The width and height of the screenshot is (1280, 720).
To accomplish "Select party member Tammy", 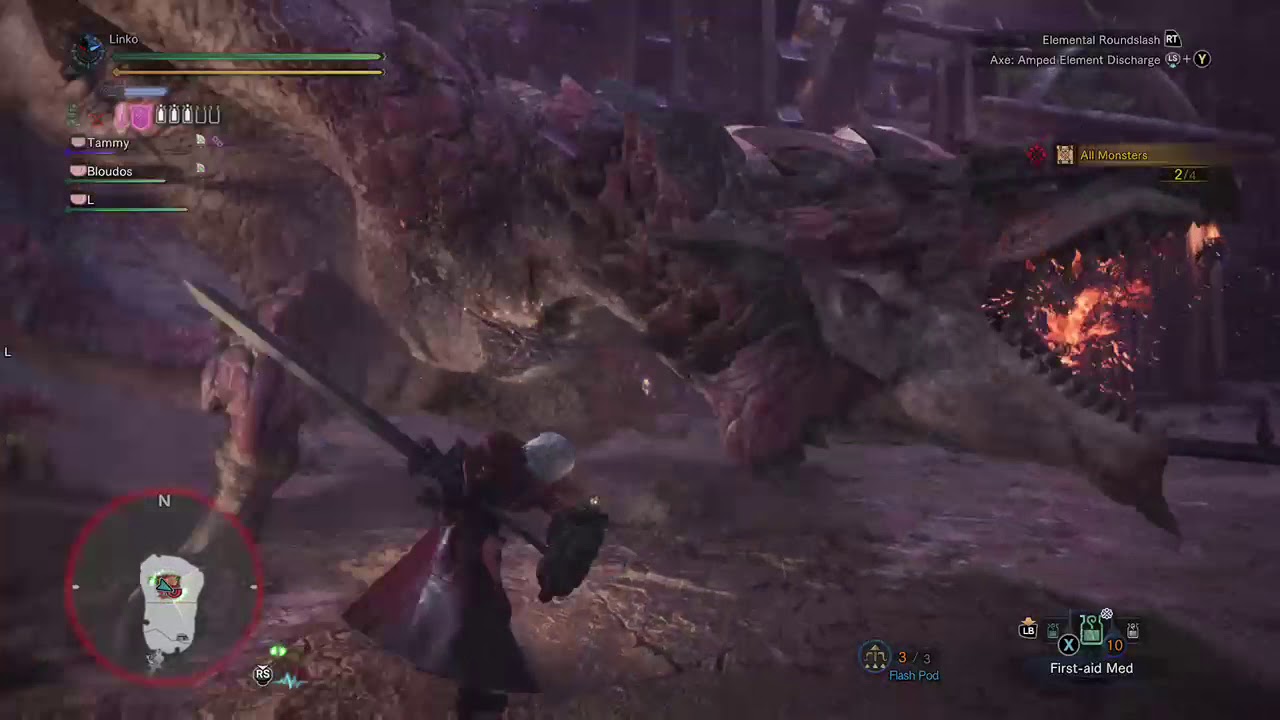I will click(108, 142).
